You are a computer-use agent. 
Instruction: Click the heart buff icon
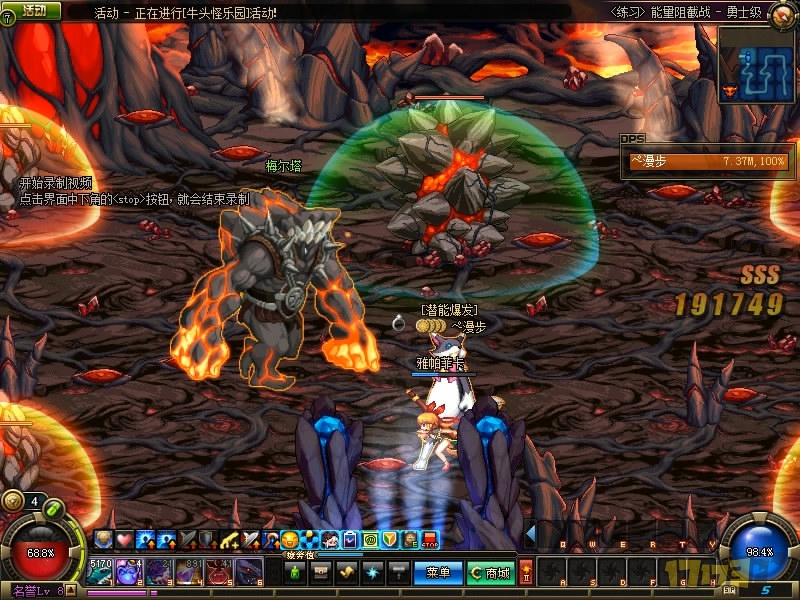124,540
